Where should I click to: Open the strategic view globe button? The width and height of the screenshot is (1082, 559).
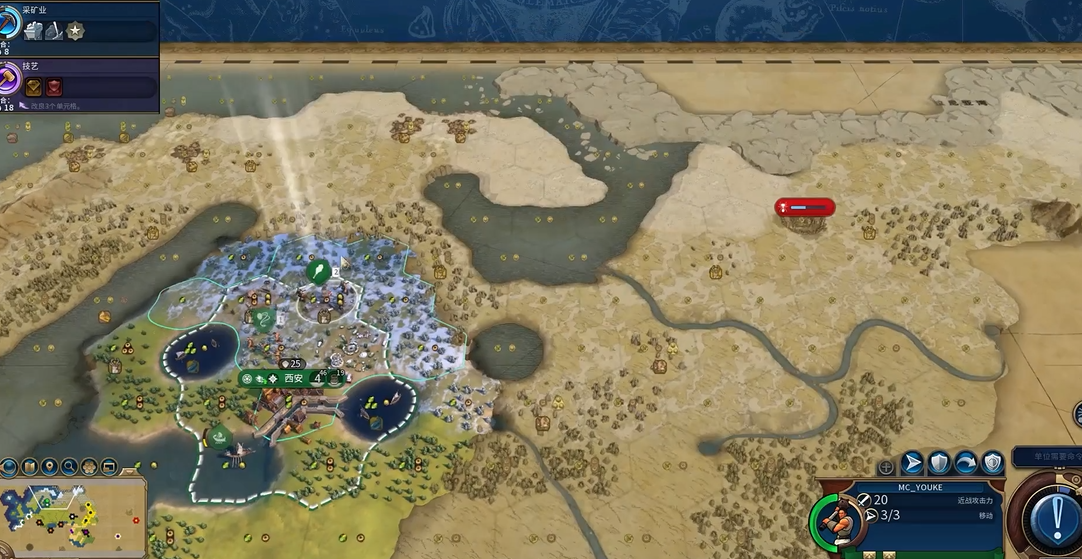click(x=9, y=467)
